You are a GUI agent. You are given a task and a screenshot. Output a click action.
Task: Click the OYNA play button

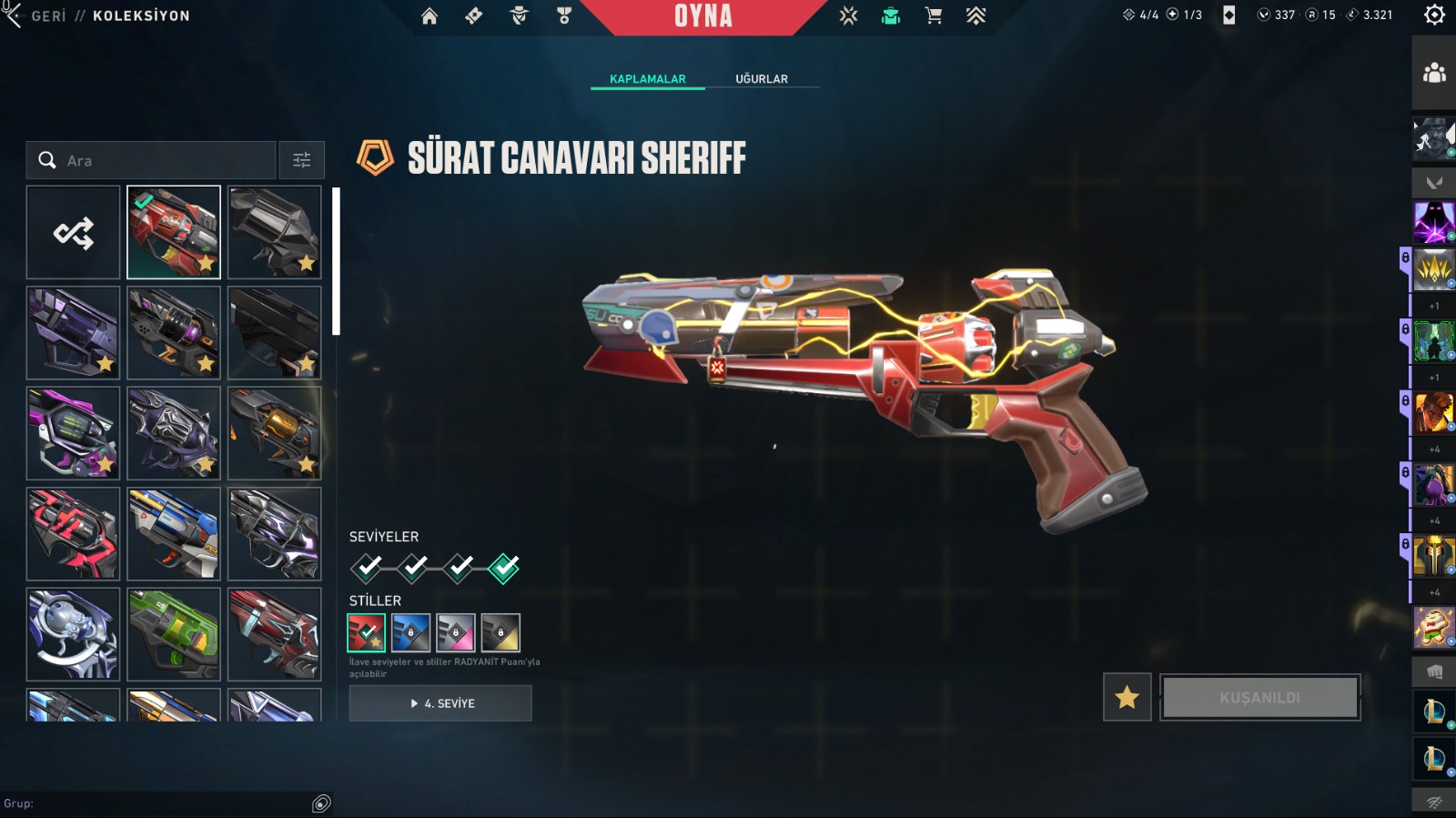(703, 16)
